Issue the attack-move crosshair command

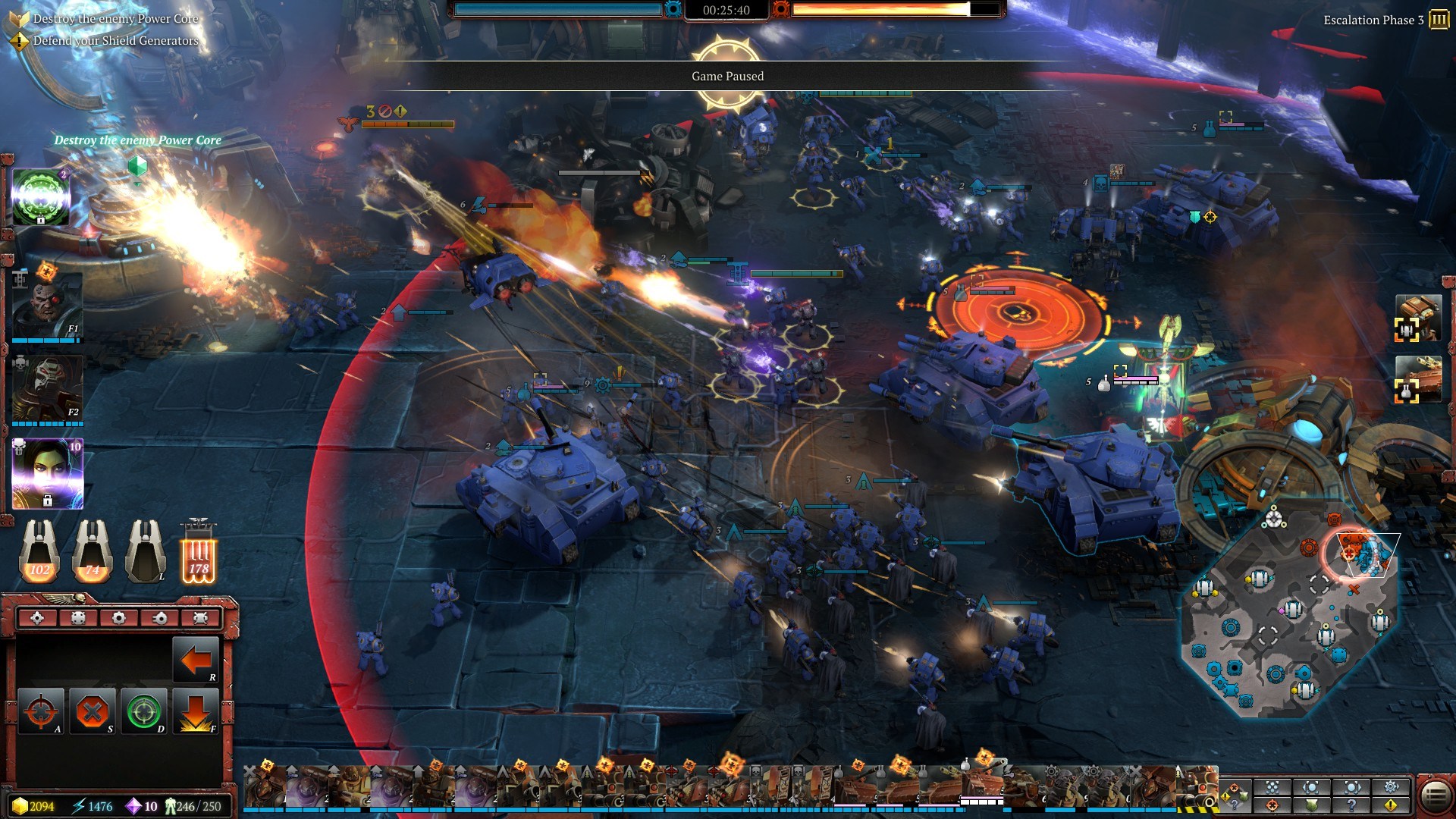coord(41,711)
